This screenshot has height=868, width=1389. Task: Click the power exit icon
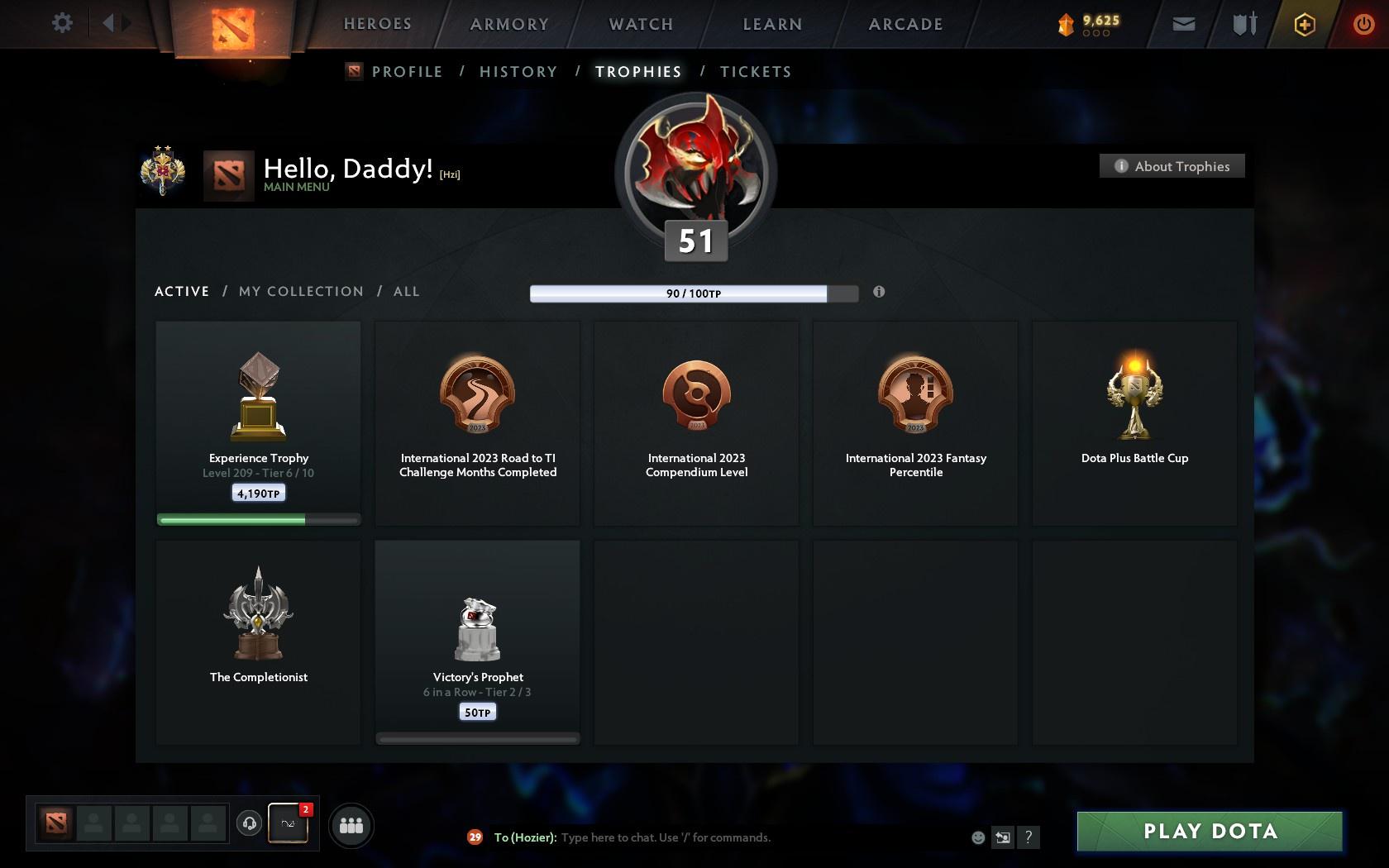[x=1364, y=23]
